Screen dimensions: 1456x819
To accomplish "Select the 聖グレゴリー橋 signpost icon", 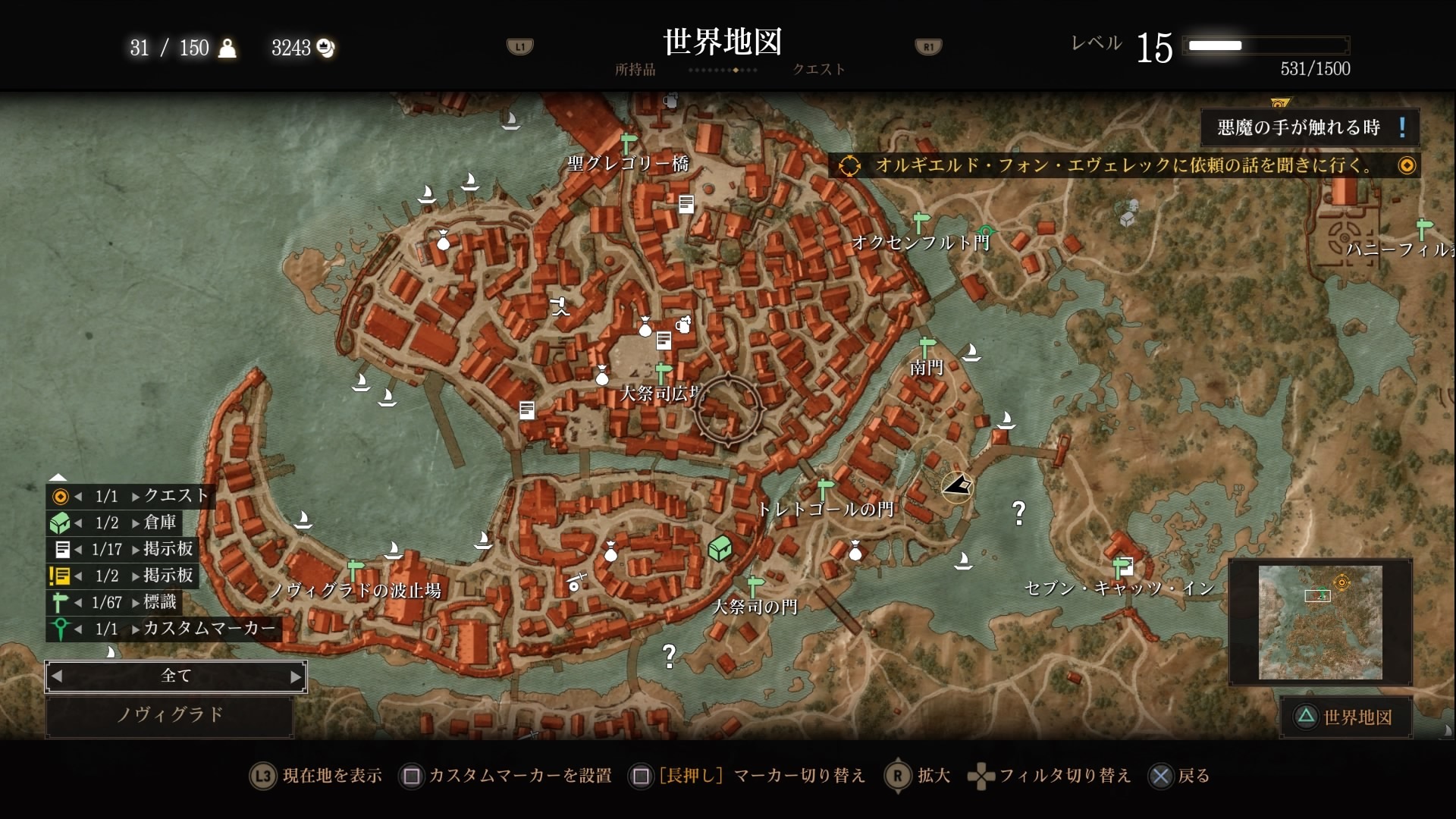I will pos(628,140).
